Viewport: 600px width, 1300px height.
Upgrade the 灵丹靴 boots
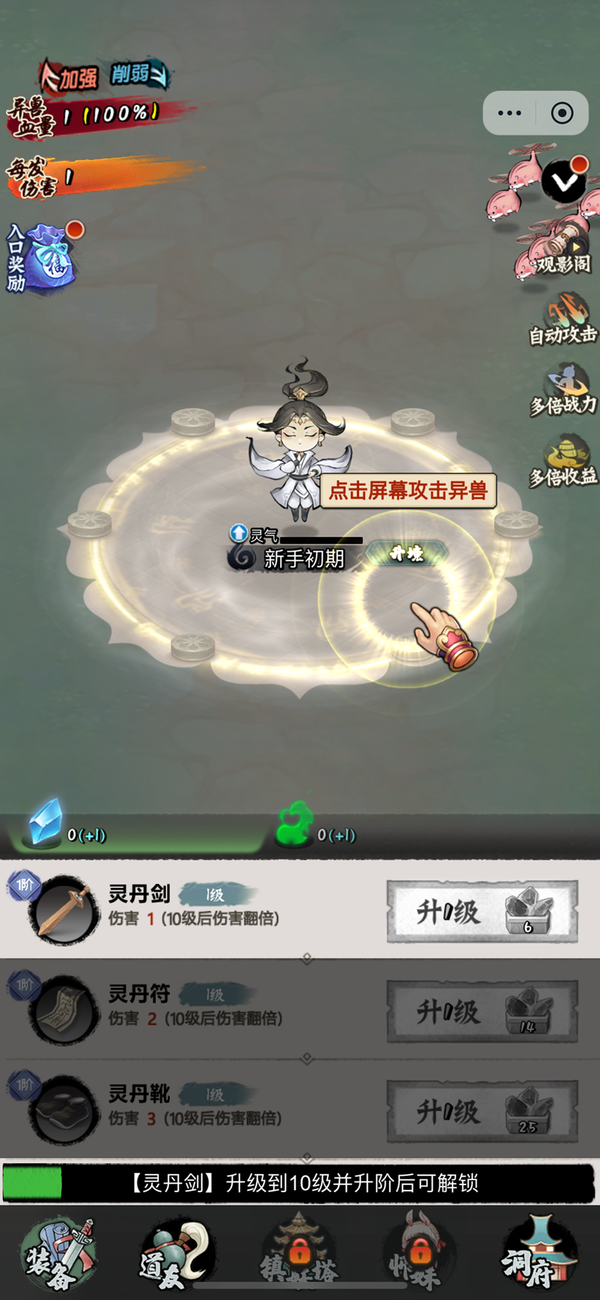482,1112
